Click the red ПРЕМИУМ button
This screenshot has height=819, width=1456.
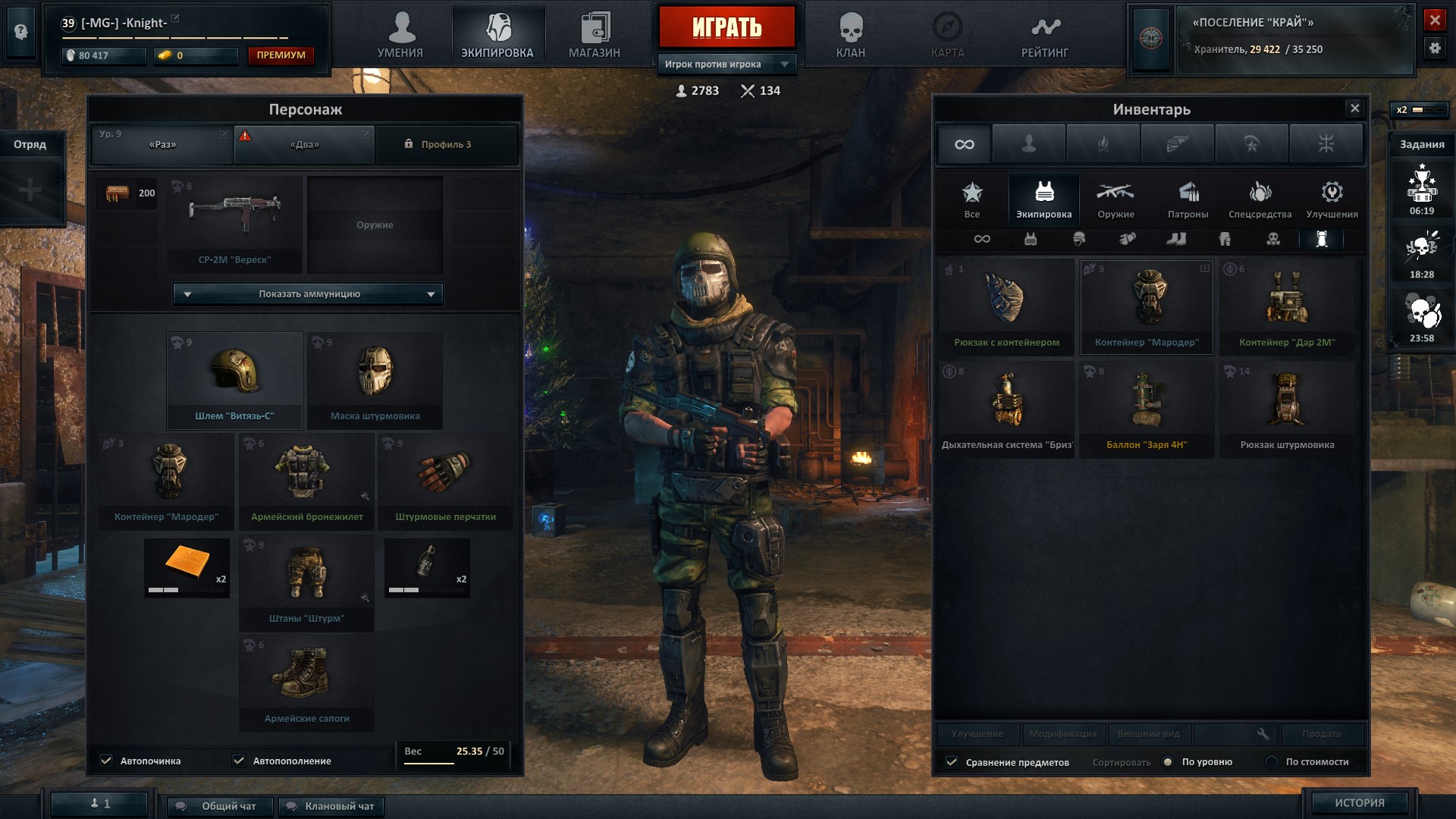point(281,55)
